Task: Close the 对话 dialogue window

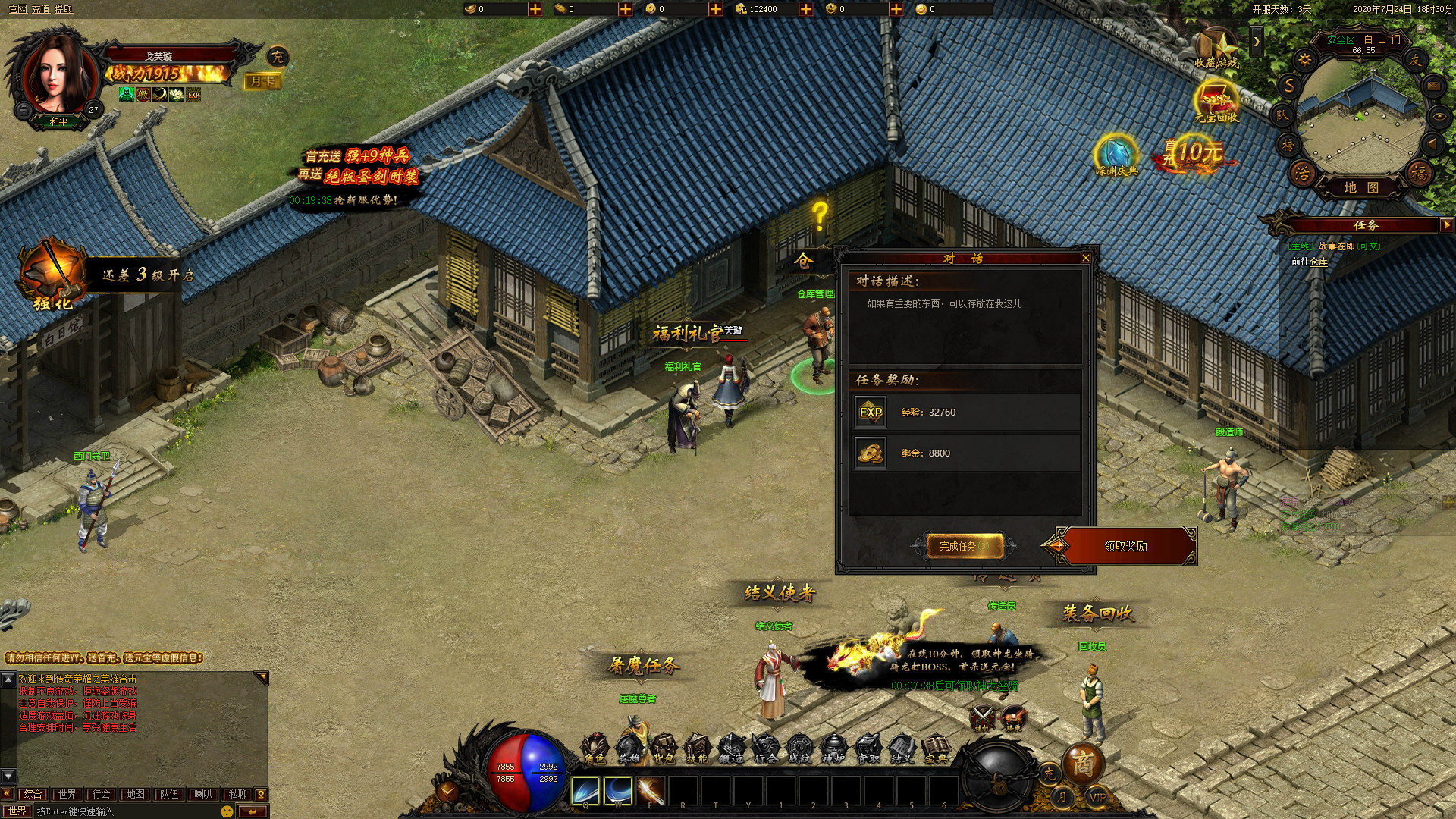Action: pyautogui.click(x=1085, y=259)
